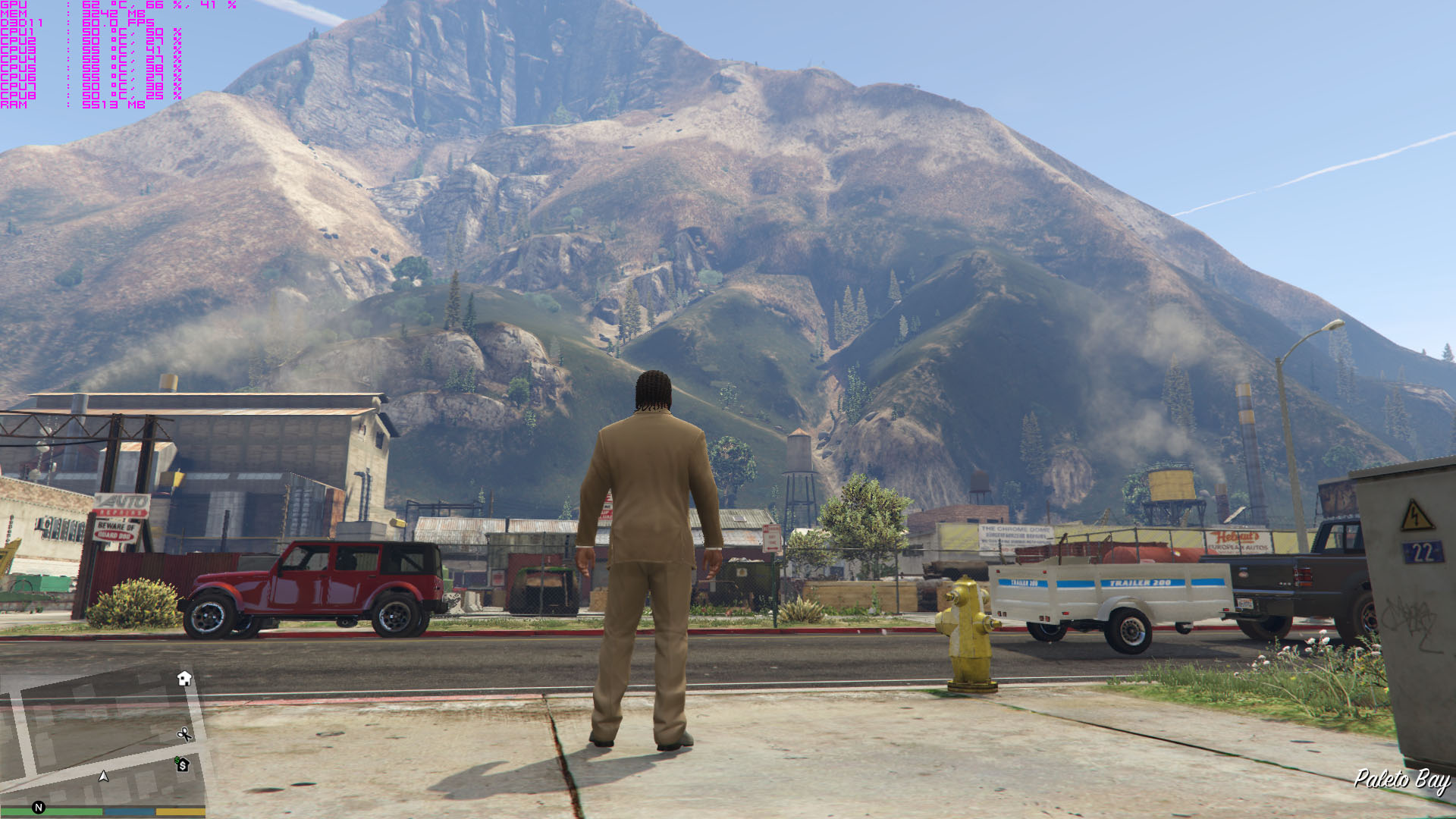Screen dimensions: 1456x819
Task: Click the player arrow on the minimap
Action: point(104,776)
